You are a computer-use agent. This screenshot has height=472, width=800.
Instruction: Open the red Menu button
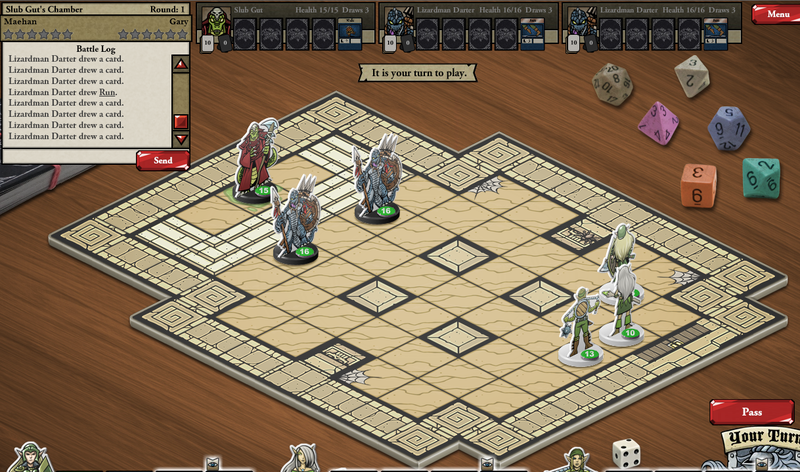click(774, 14)
